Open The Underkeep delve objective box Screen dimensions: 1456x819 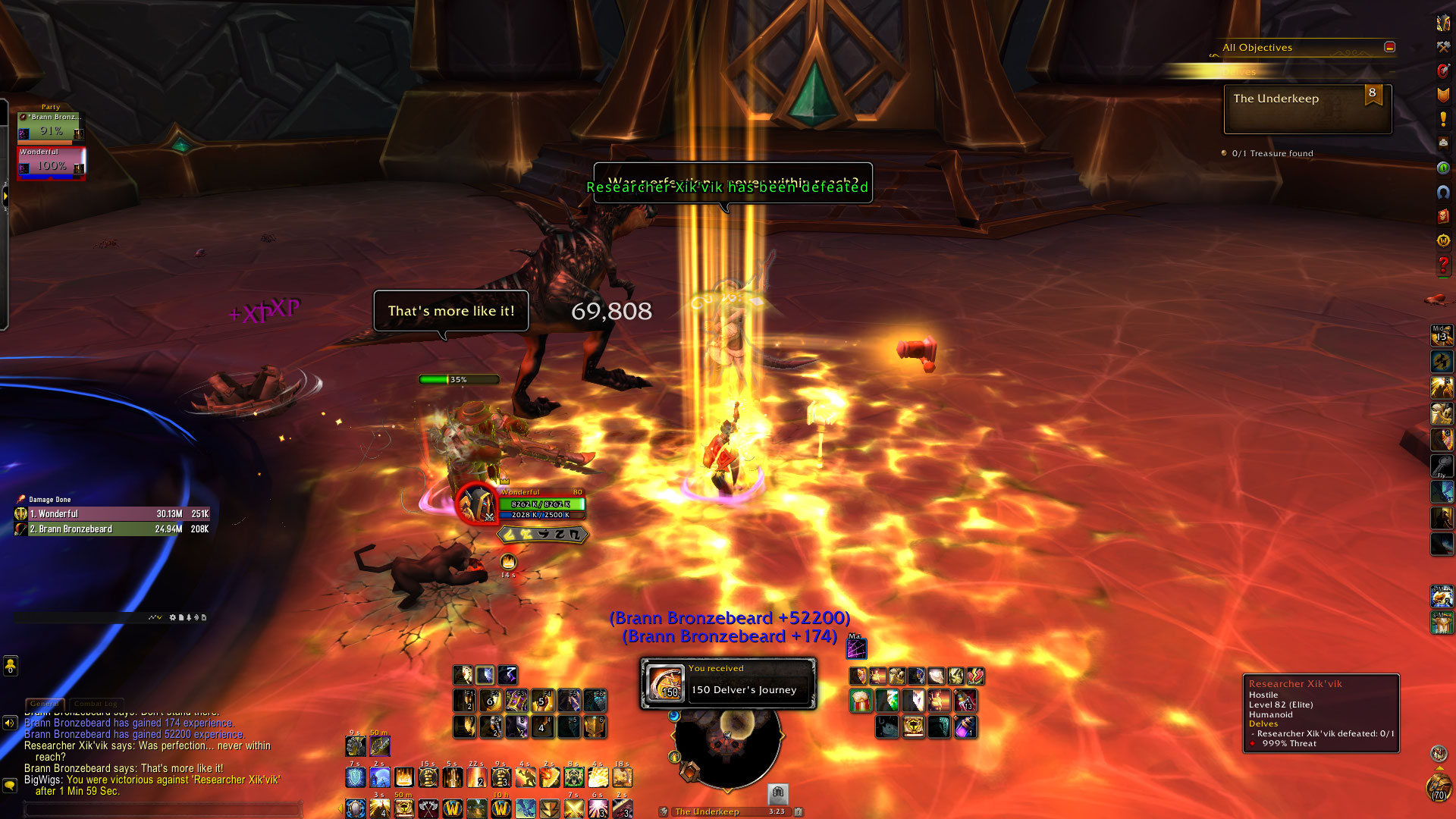(1307, 109)
